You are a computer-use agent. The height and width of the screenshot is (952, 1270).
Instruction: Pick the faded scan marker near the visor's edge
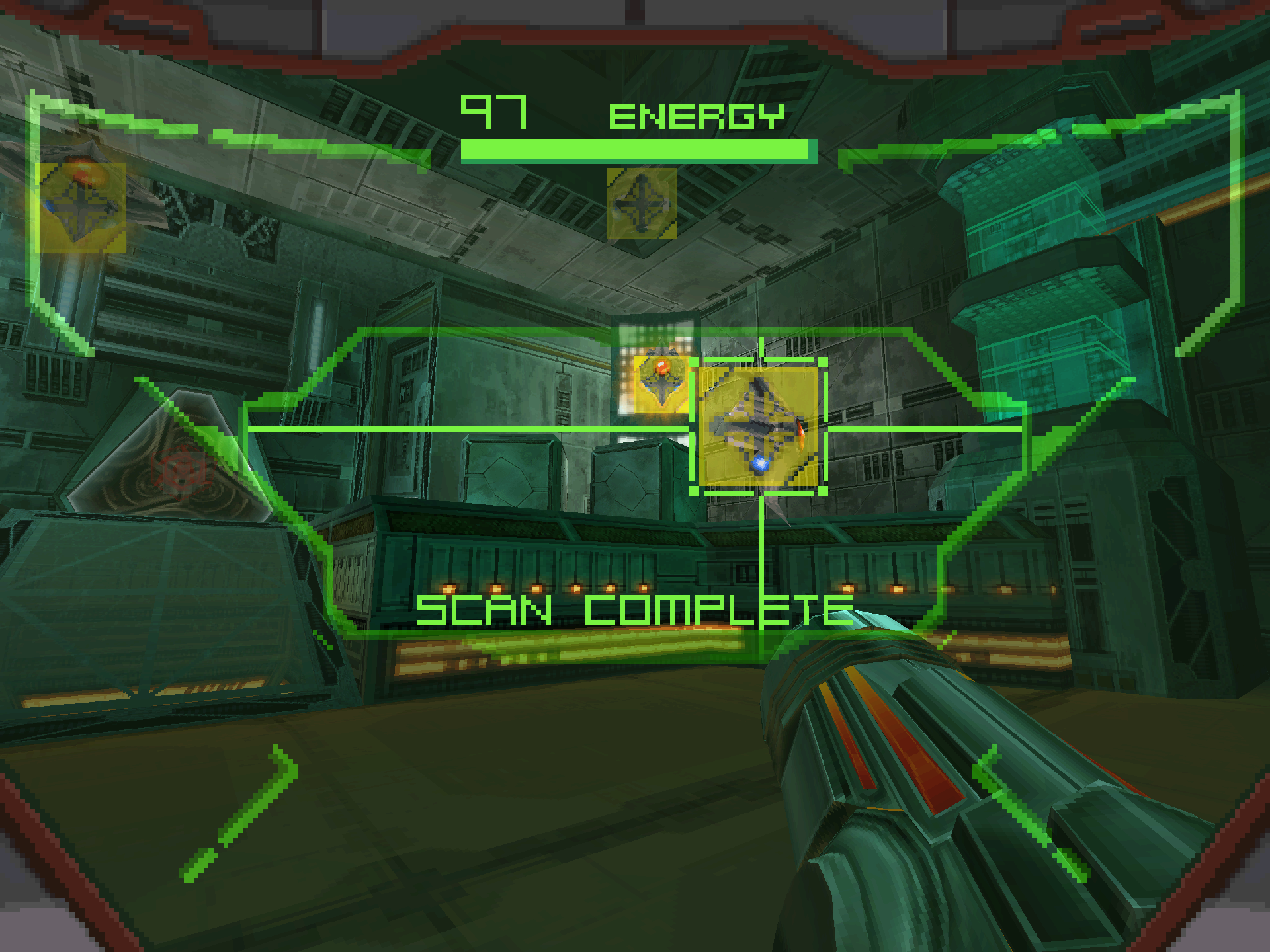[81, 207]
